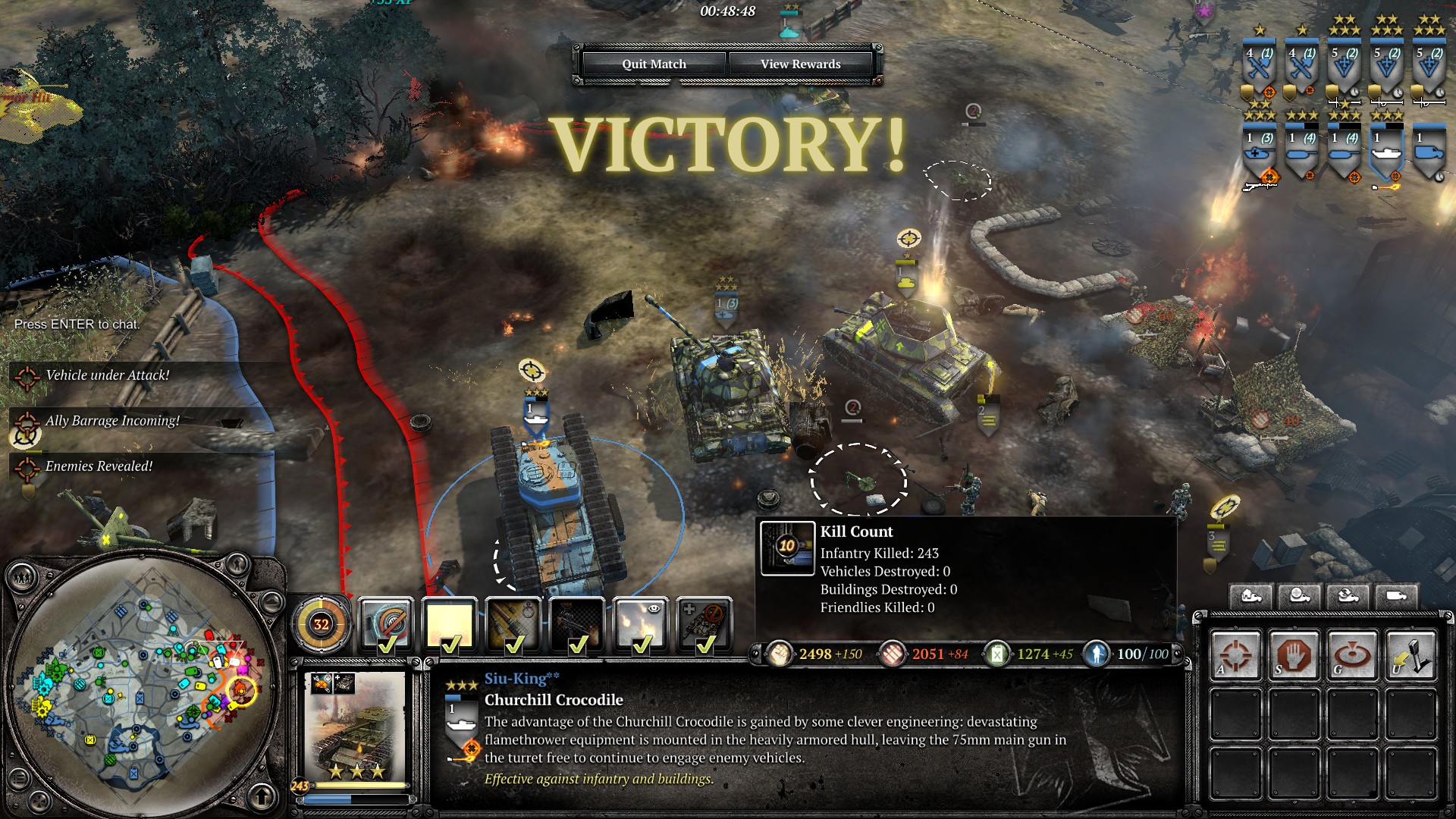The image size is (1456, 819).
Task: Open the list menu button beside the minimap
Action: 20,779
